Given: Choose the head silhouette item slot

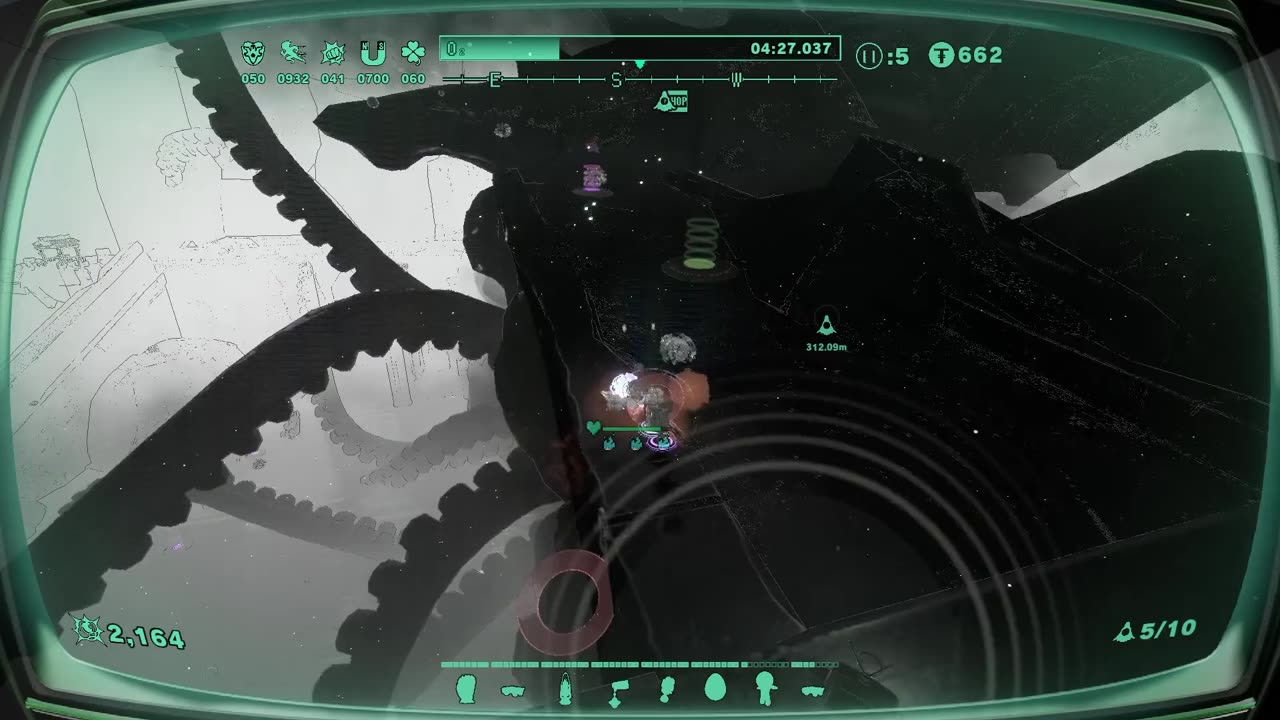Looking at the screenshot, I should pos(467,689).
